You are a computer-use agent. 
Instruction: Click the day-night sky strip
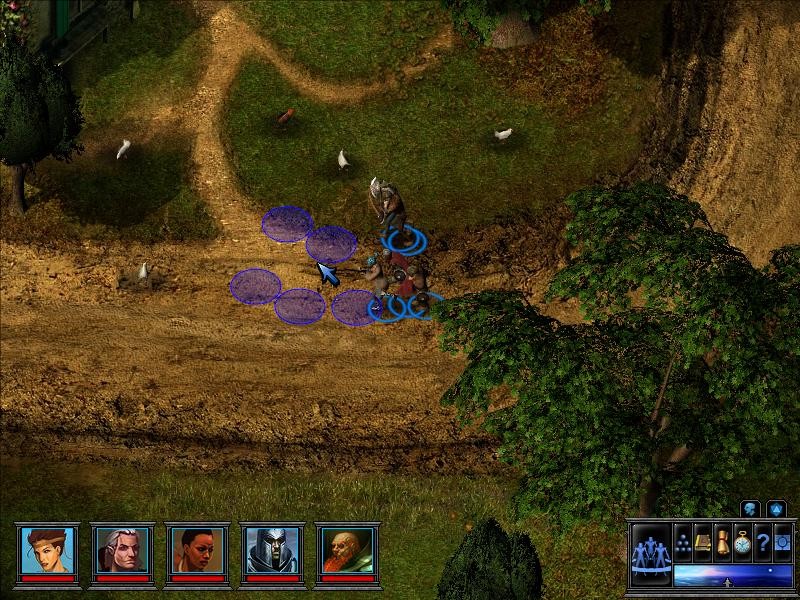pyautogui.click(x=732, y=576)
